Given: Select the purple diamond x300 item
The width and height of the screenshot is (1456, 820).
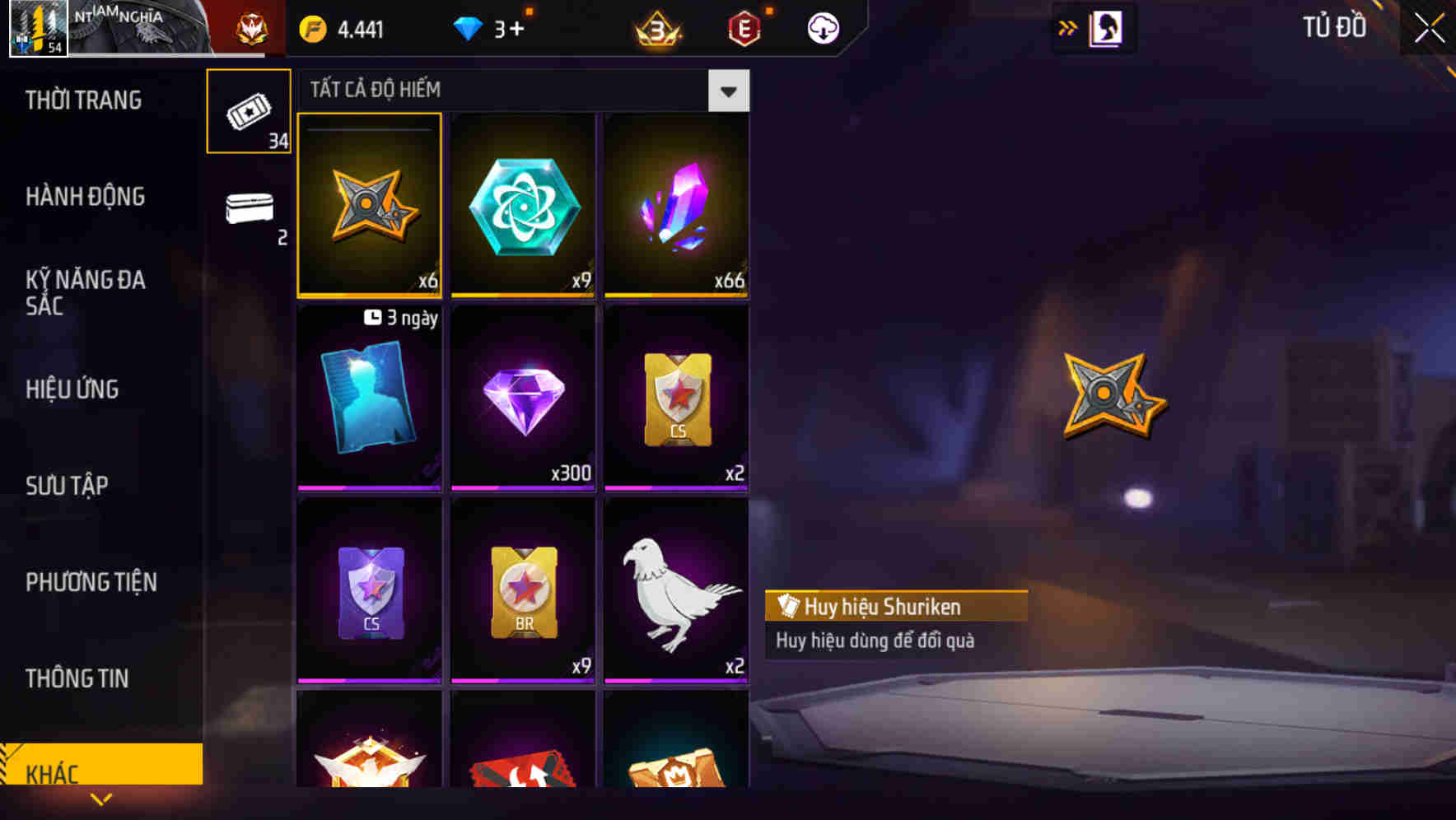Looking at the screenshot, I should pyautogui.click(x=523, y=398).
